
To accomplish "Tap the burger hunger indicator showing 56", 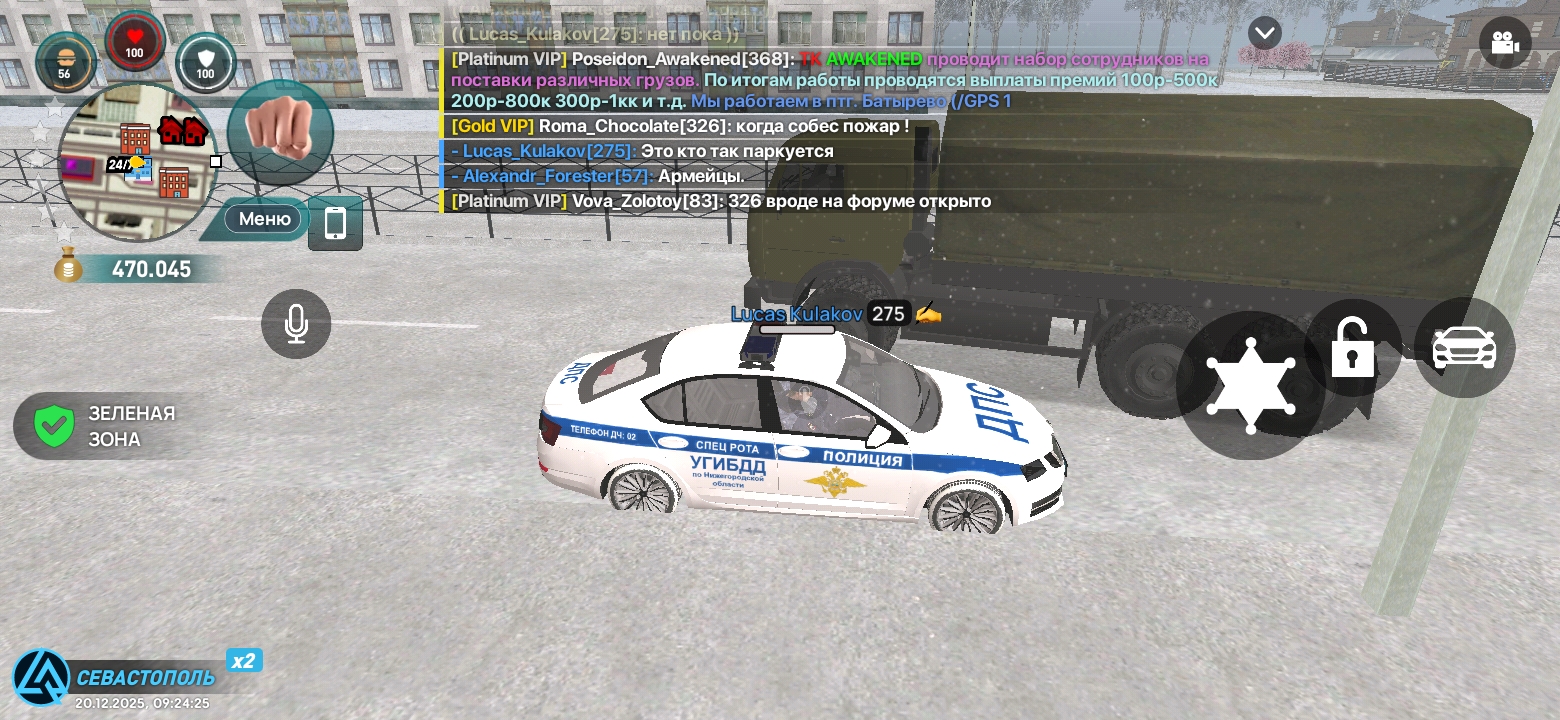I will pyautogui.click(x=66, y=62).
